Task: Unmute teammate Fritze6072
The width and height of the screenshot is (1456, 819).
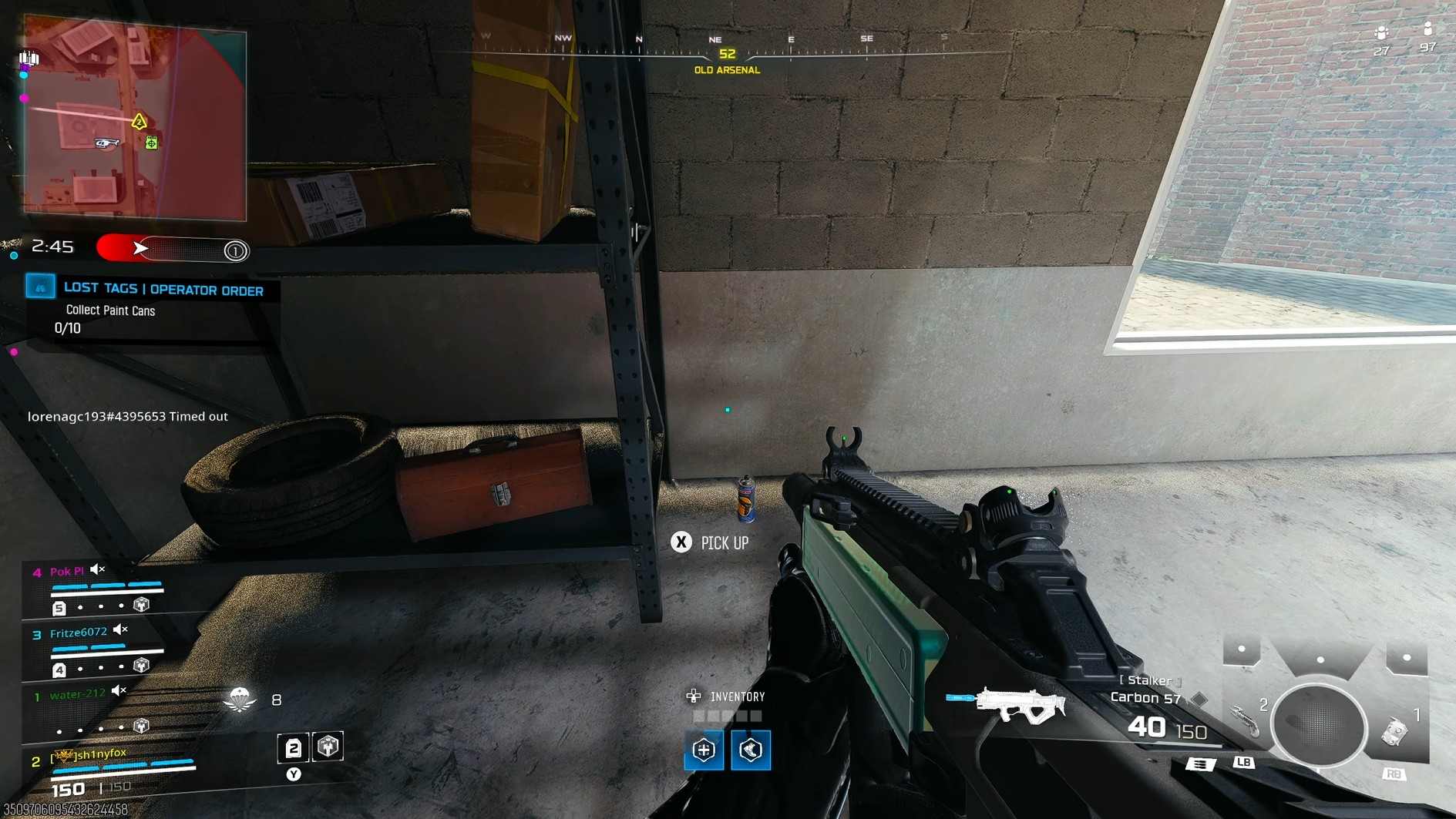Action: coord(119,629)
